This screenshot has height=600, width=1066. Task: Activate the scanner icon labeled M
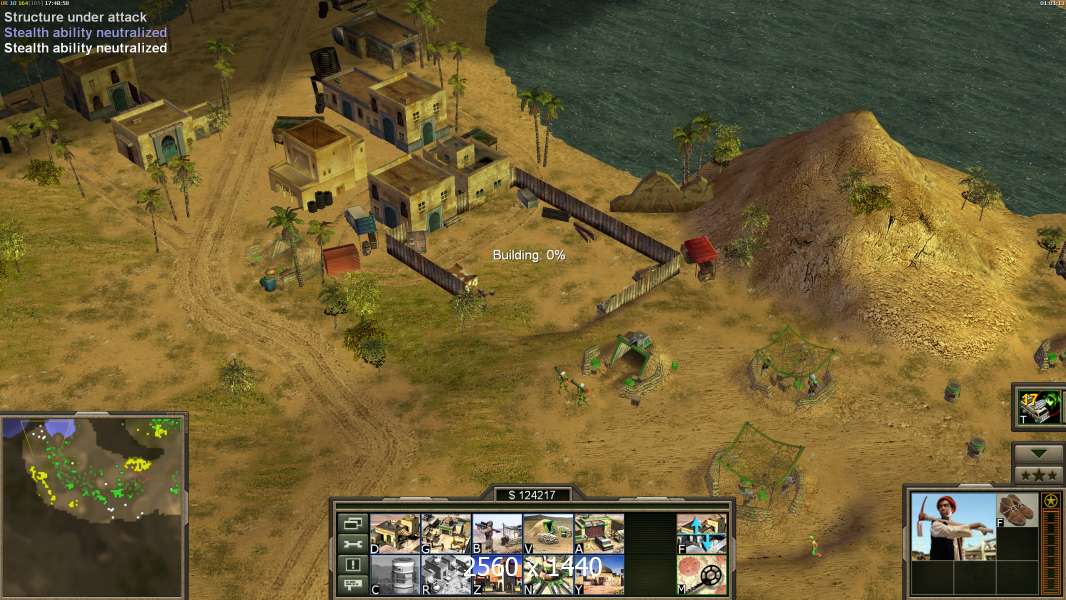pyautogui.click(x=701, y=574)
